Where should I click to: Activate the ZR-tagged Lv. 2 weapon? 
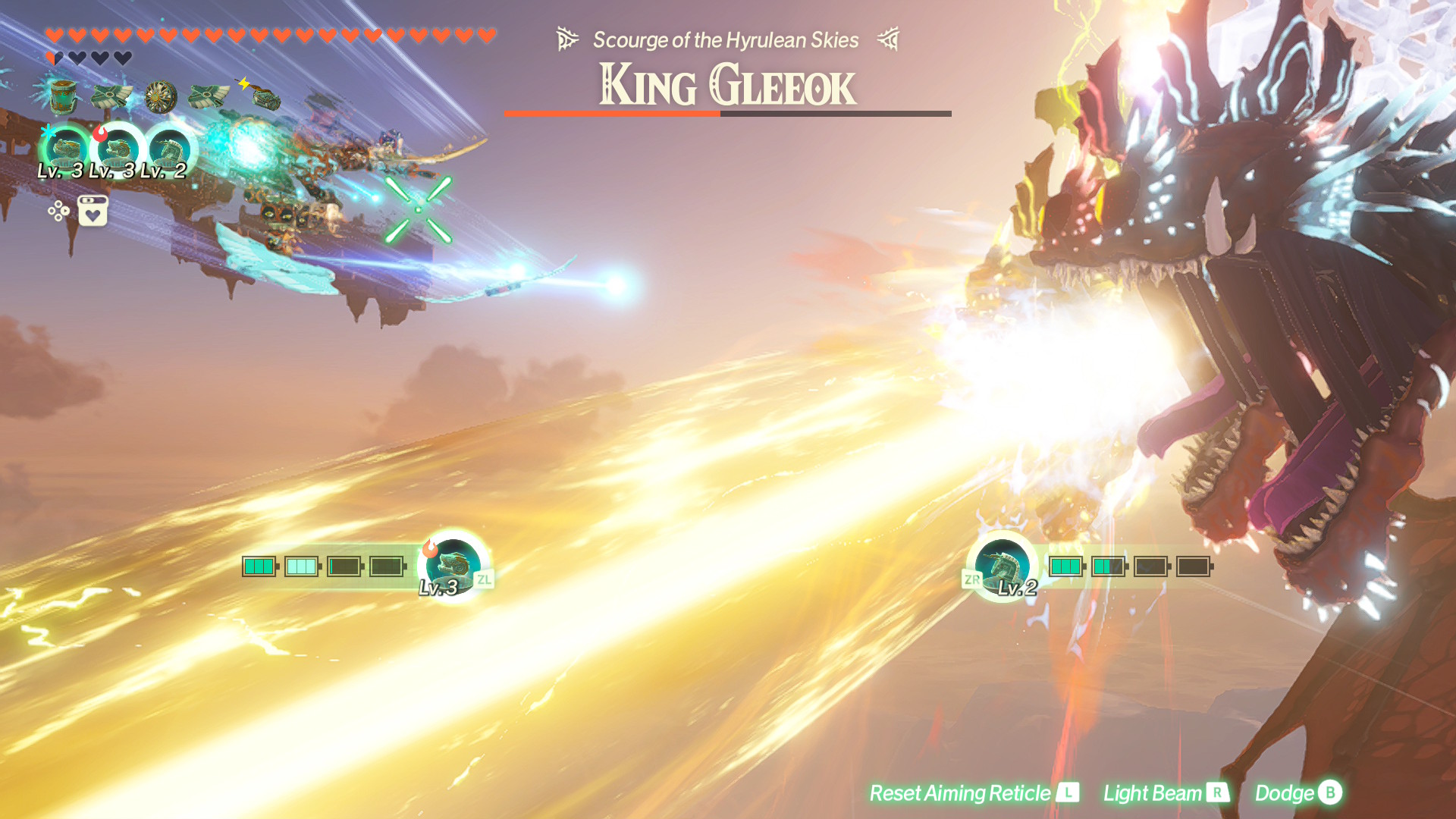click(x=1003, y=566)
